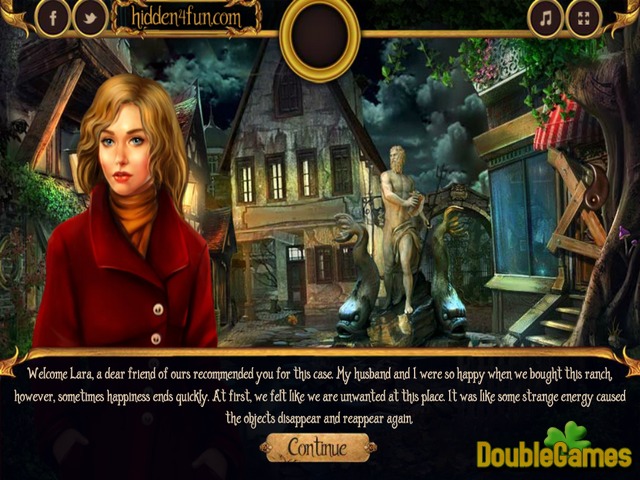Share via the Twitter bird icon
Image resolution: width=640 pixels, height=480 pixels.
90,17
